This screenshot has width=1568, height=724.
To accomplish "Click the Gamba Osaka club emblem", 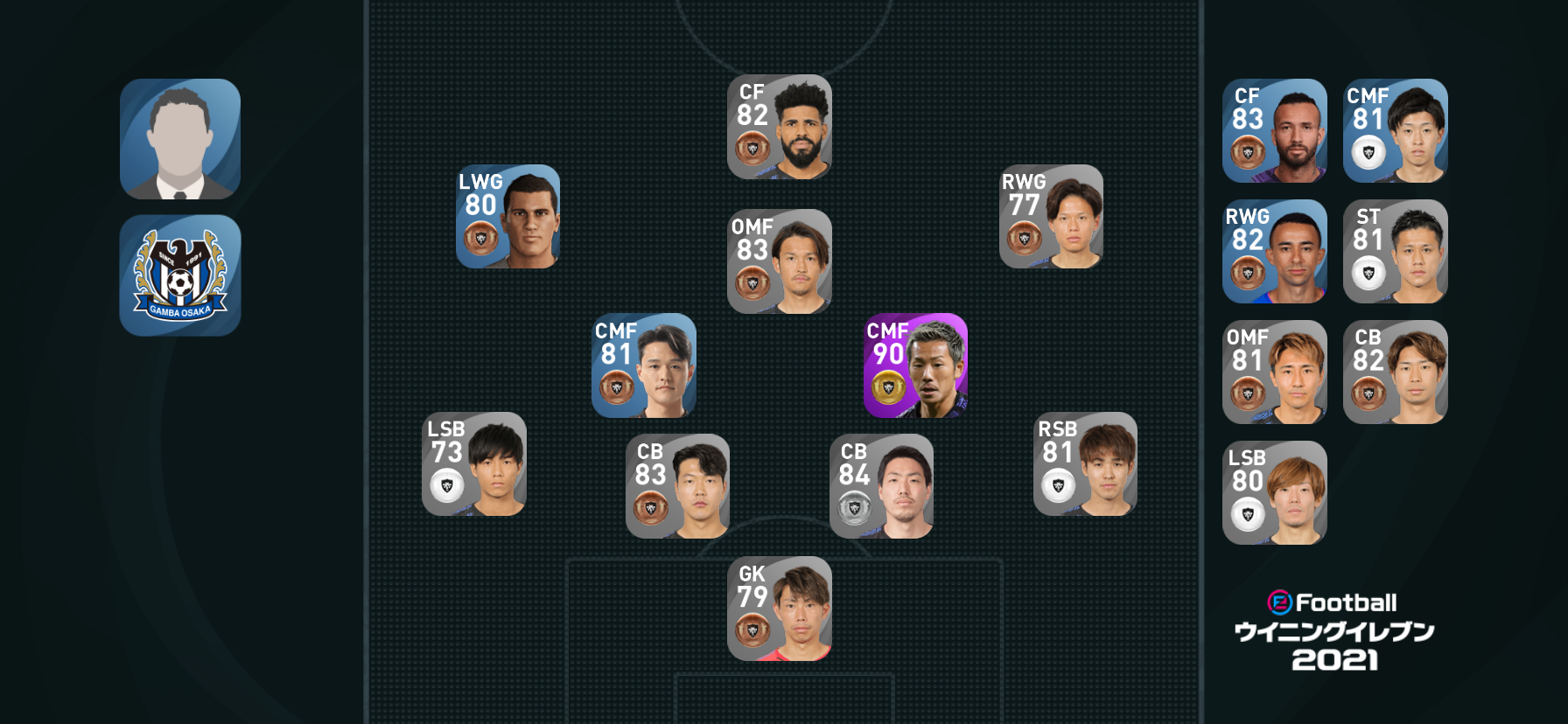I will pyautogui.click(x=180, y=275).
